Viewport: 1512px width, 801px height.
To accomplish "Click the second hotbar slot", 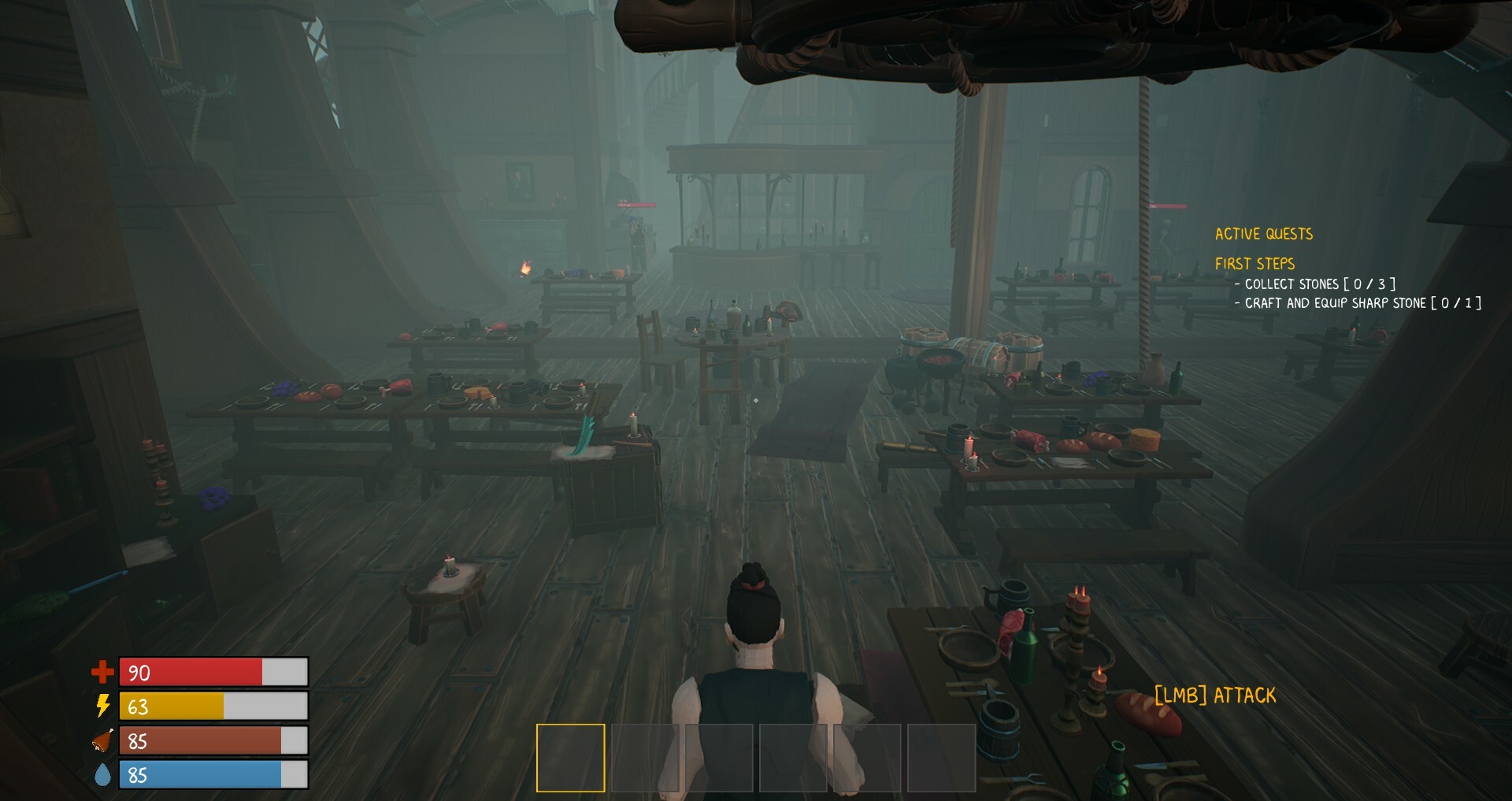I will 644,758.
